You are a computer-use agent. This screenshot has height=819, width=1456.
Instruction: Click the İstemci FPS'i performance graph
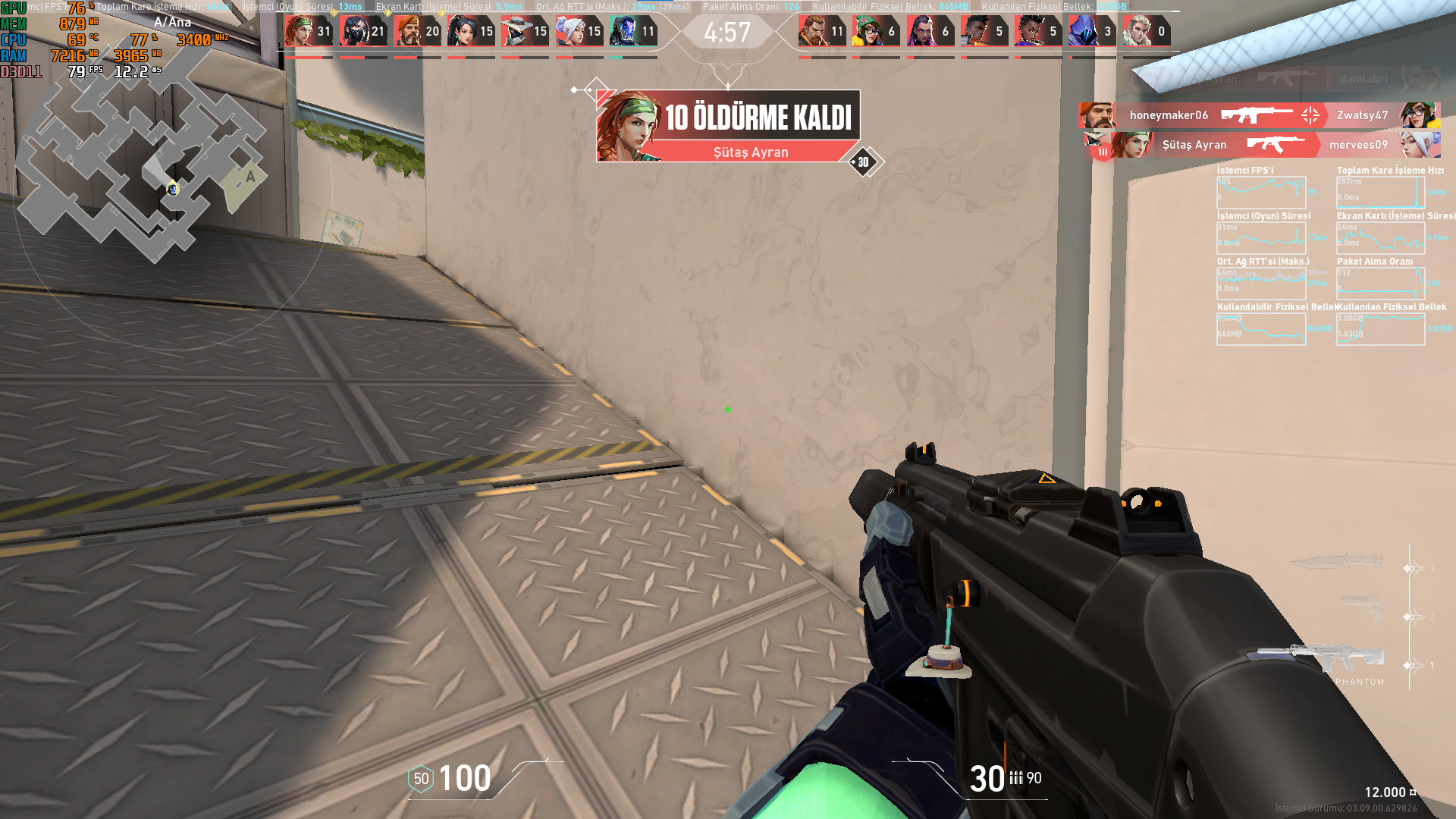tap(1261, 193)
